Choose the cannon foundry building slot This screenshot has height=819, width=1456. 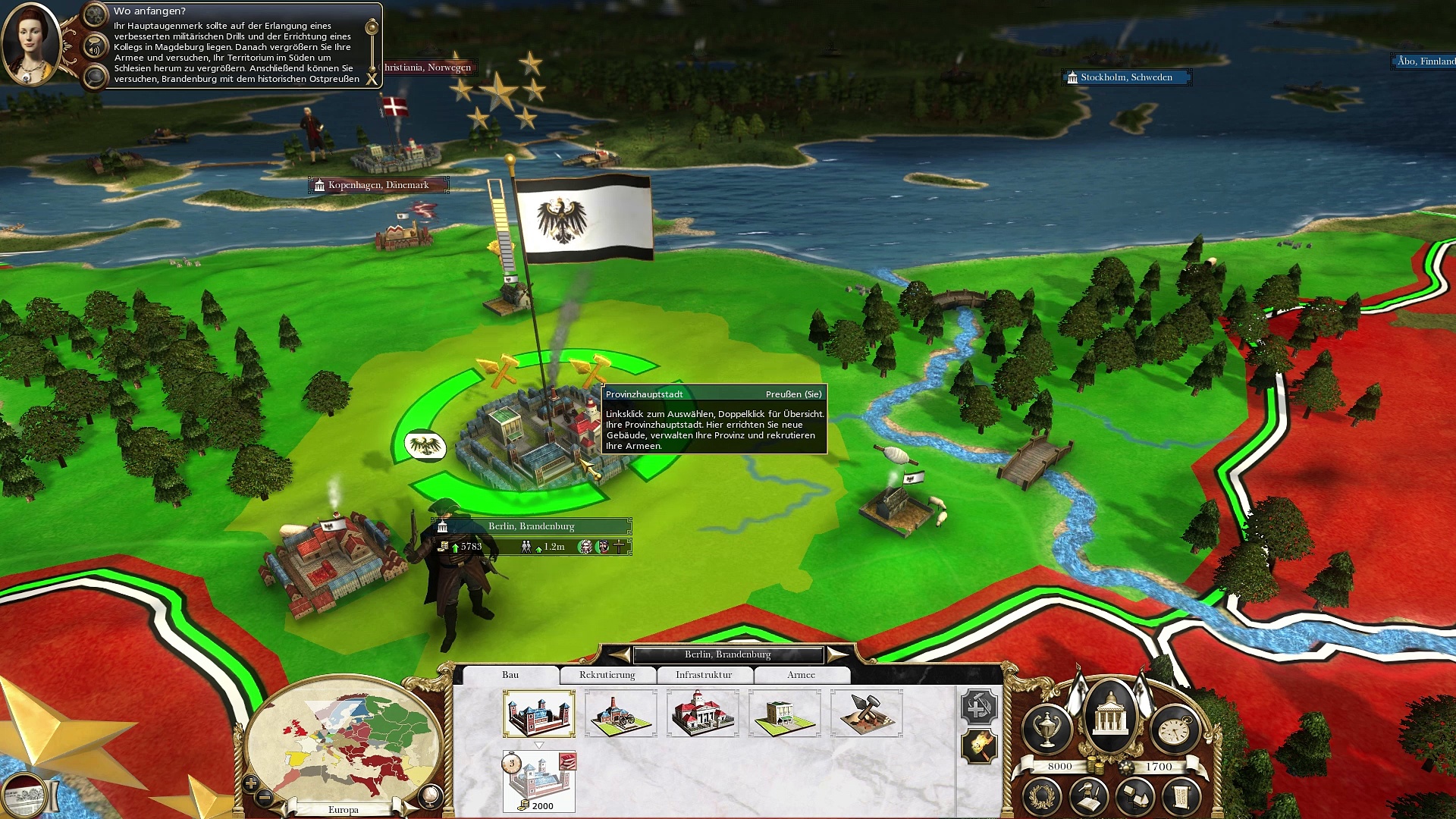pyautogui.click(x=620, y=714)
